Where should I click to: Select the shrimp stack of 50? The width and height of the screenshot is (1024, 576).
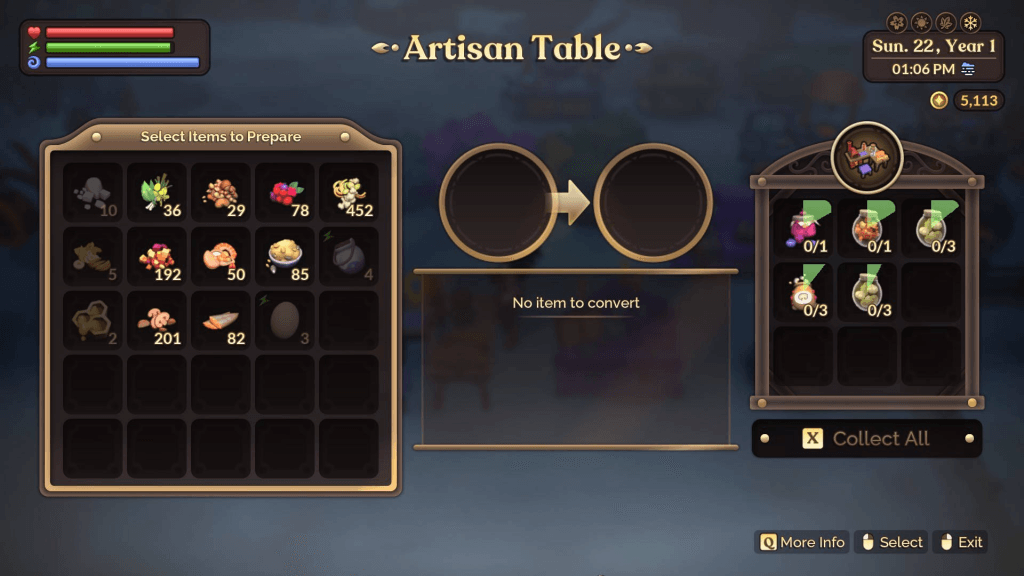point(221,257)
